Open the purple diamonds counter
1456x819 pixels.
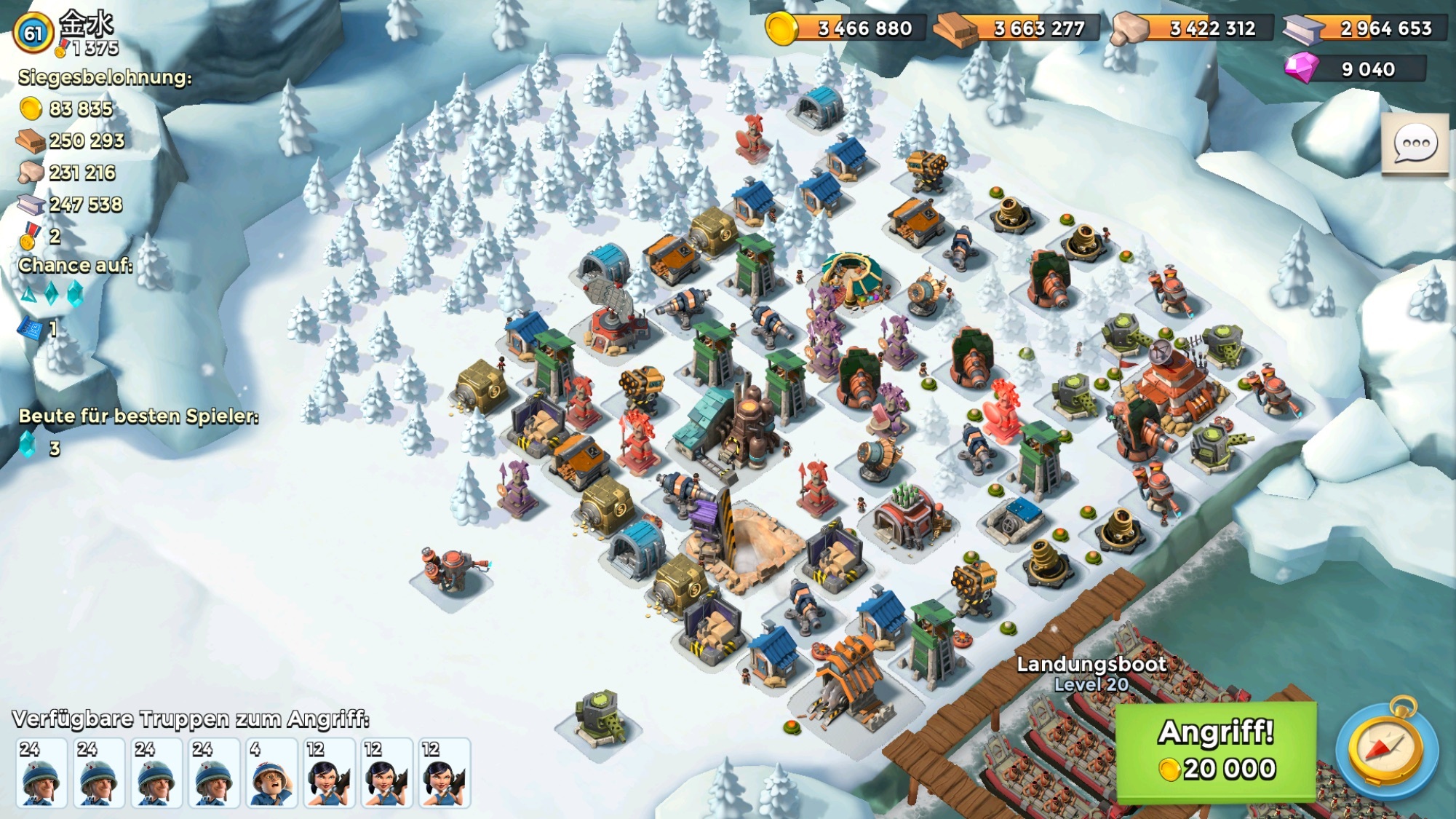pyautogui.click(x=1355, y=69)
